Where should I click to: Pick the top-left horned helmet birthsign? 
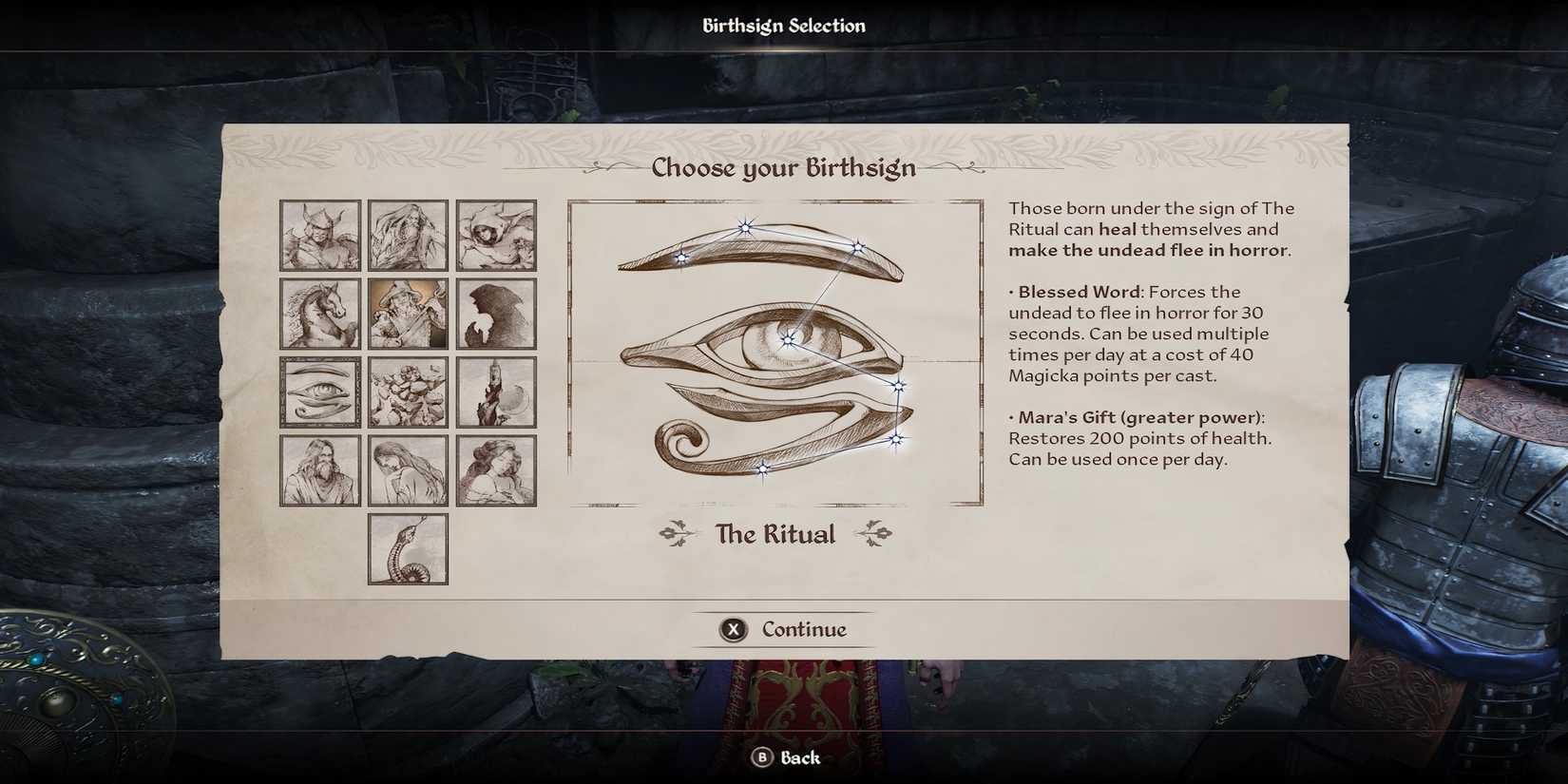[x=320, y=237]
